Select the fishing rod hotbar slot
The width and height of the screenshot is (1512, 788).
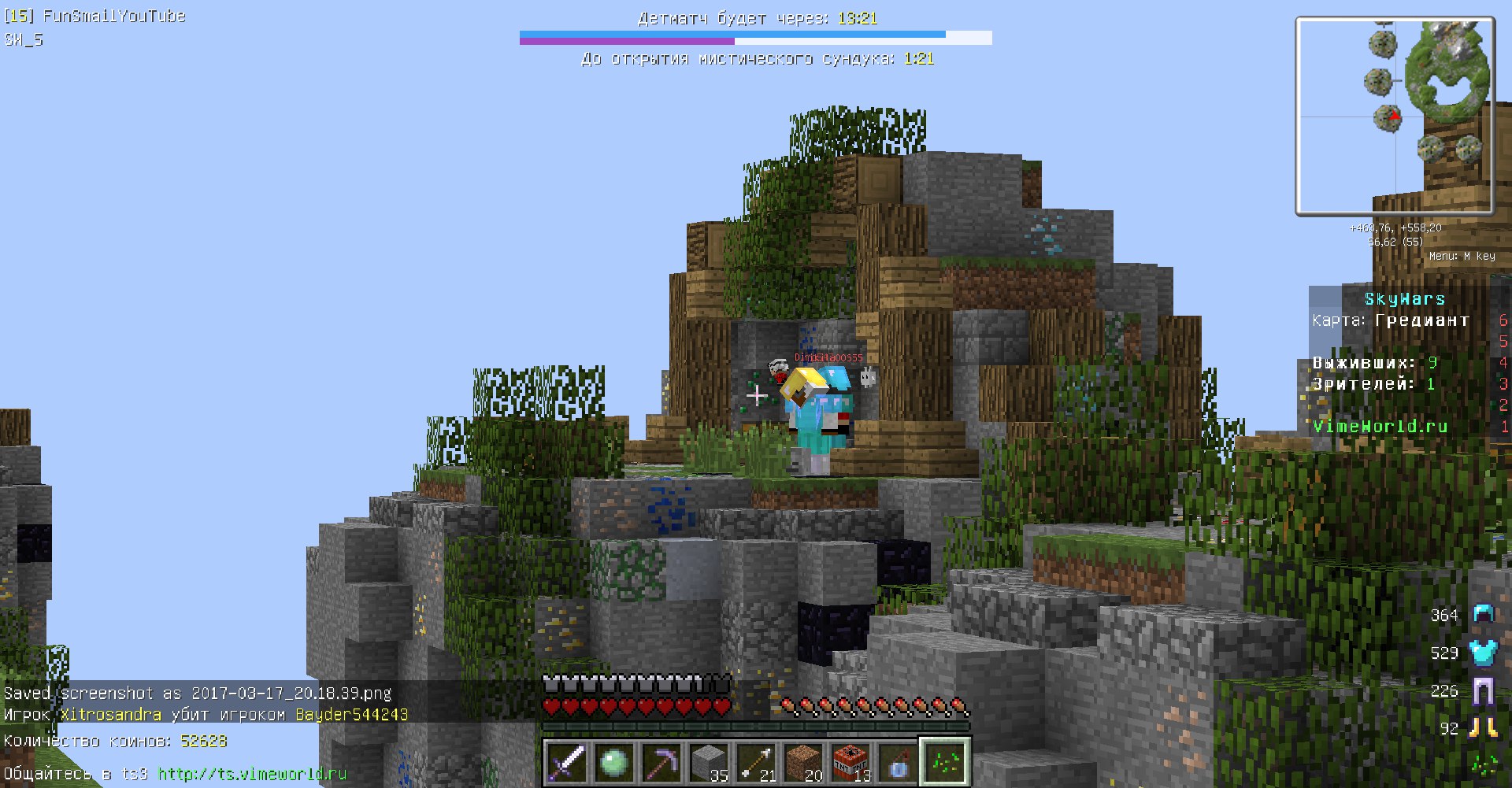(897, 762)
